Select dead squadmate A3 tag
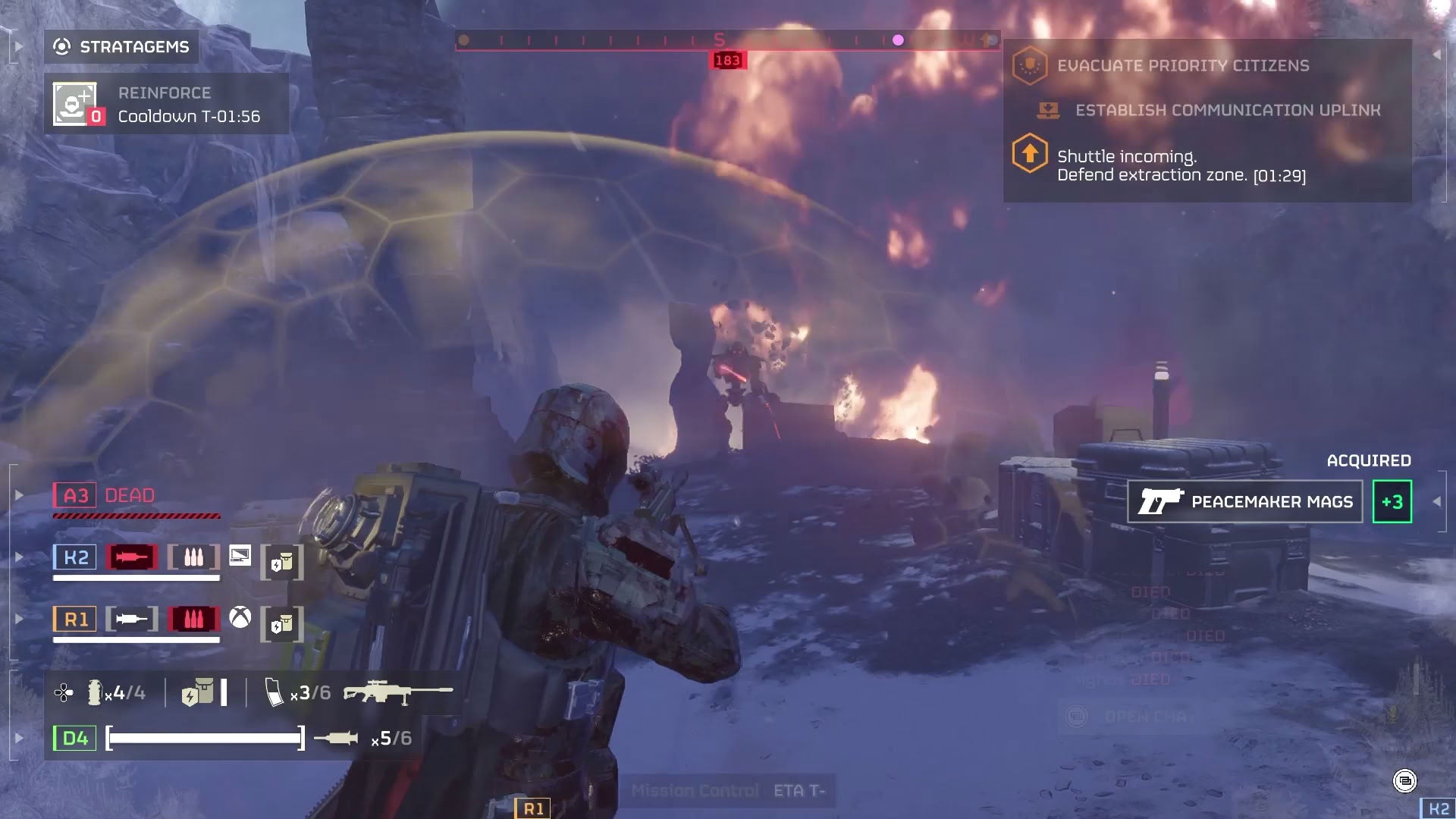 pyautogui.click(x=75, y=496)
